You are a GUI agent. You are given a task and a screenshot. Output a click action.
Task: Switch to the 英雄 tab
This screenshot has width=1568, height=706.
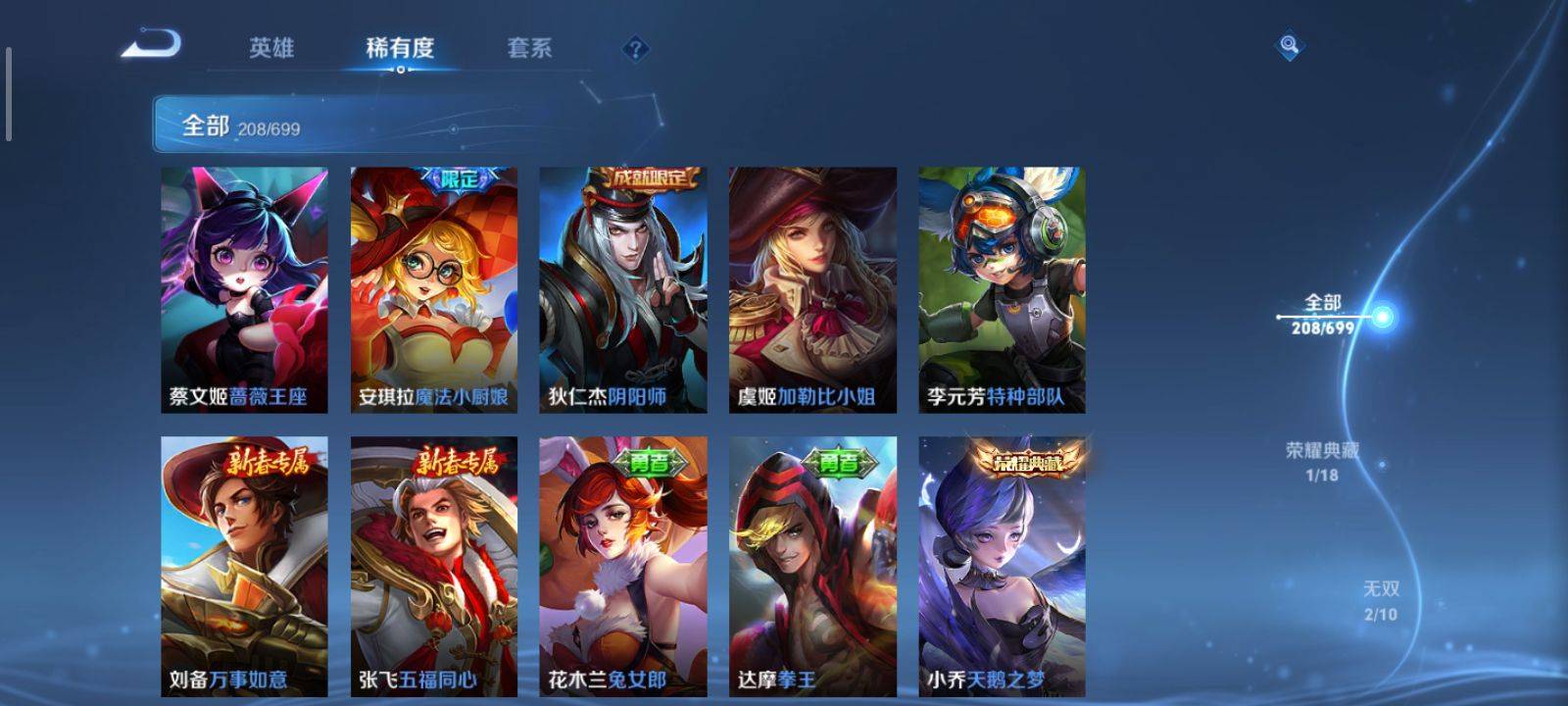pyautogui.click(x=271, y=48)
